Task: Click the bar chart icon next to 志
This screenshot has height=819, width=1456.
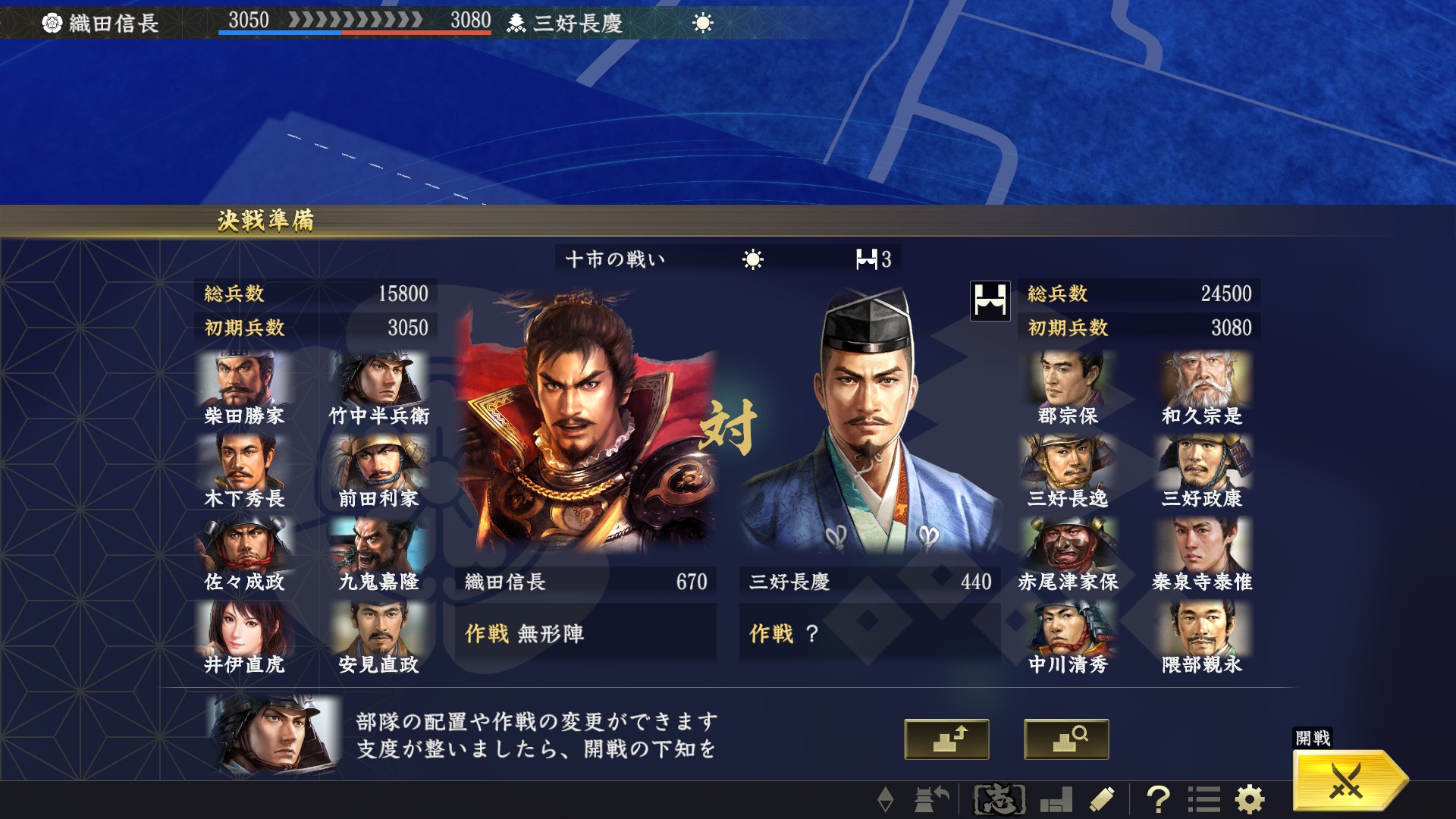Action: point(1056,799)
